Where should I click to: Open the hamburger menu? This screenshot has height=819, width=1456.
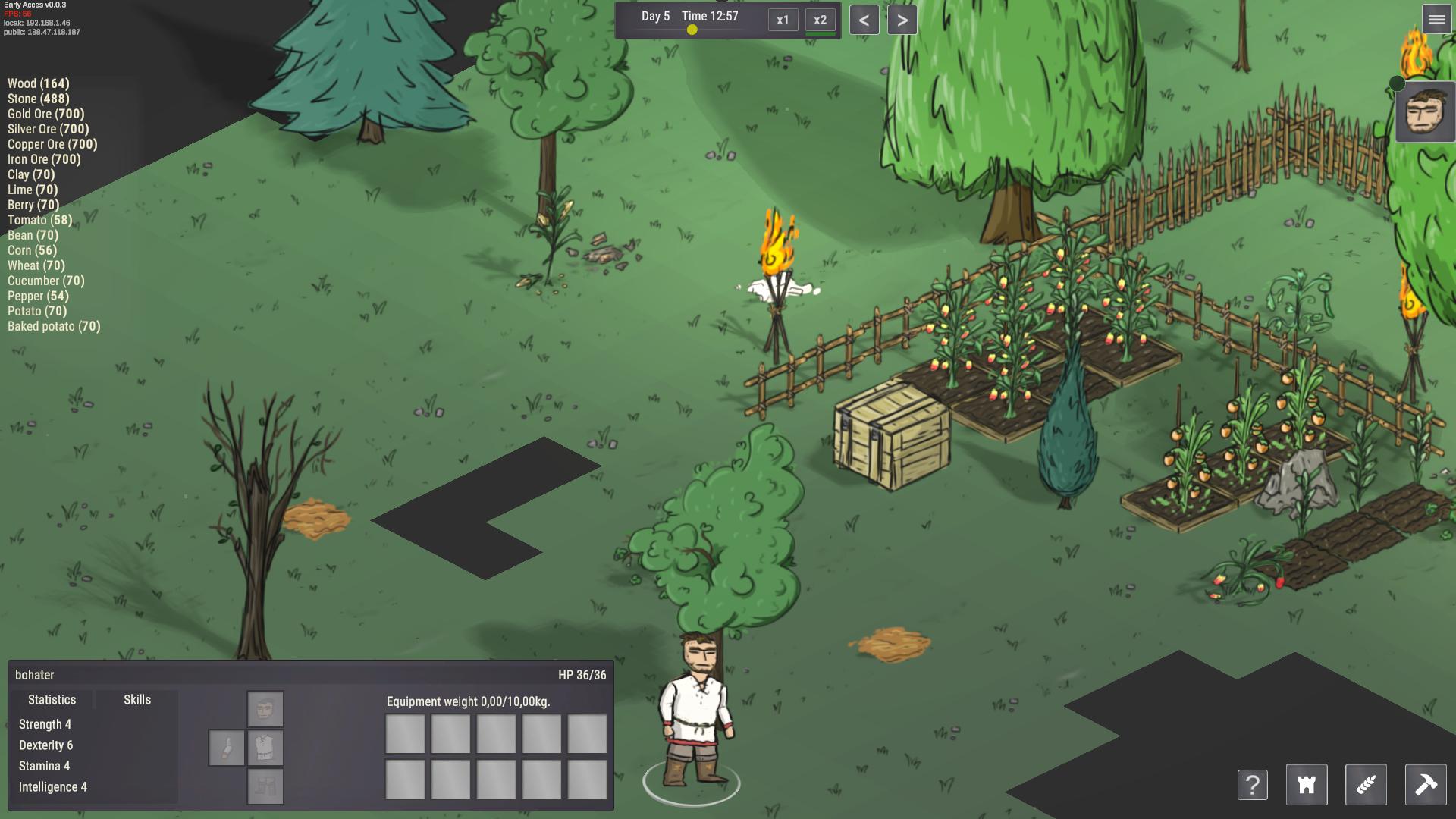(x=1436, y=20)
